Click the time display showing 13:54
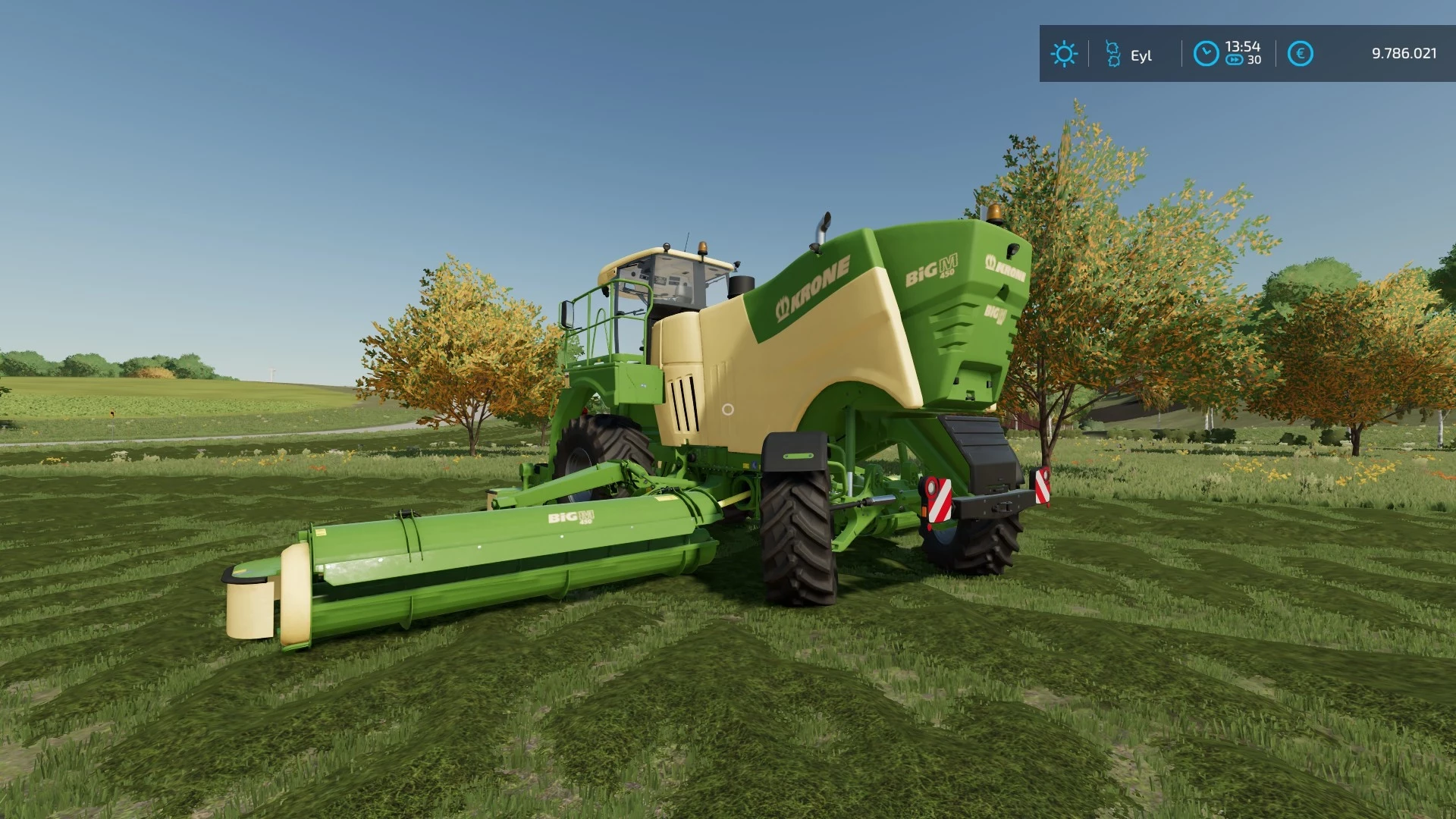Viewport: 1456px width, 819px height. pos(1241,45)
